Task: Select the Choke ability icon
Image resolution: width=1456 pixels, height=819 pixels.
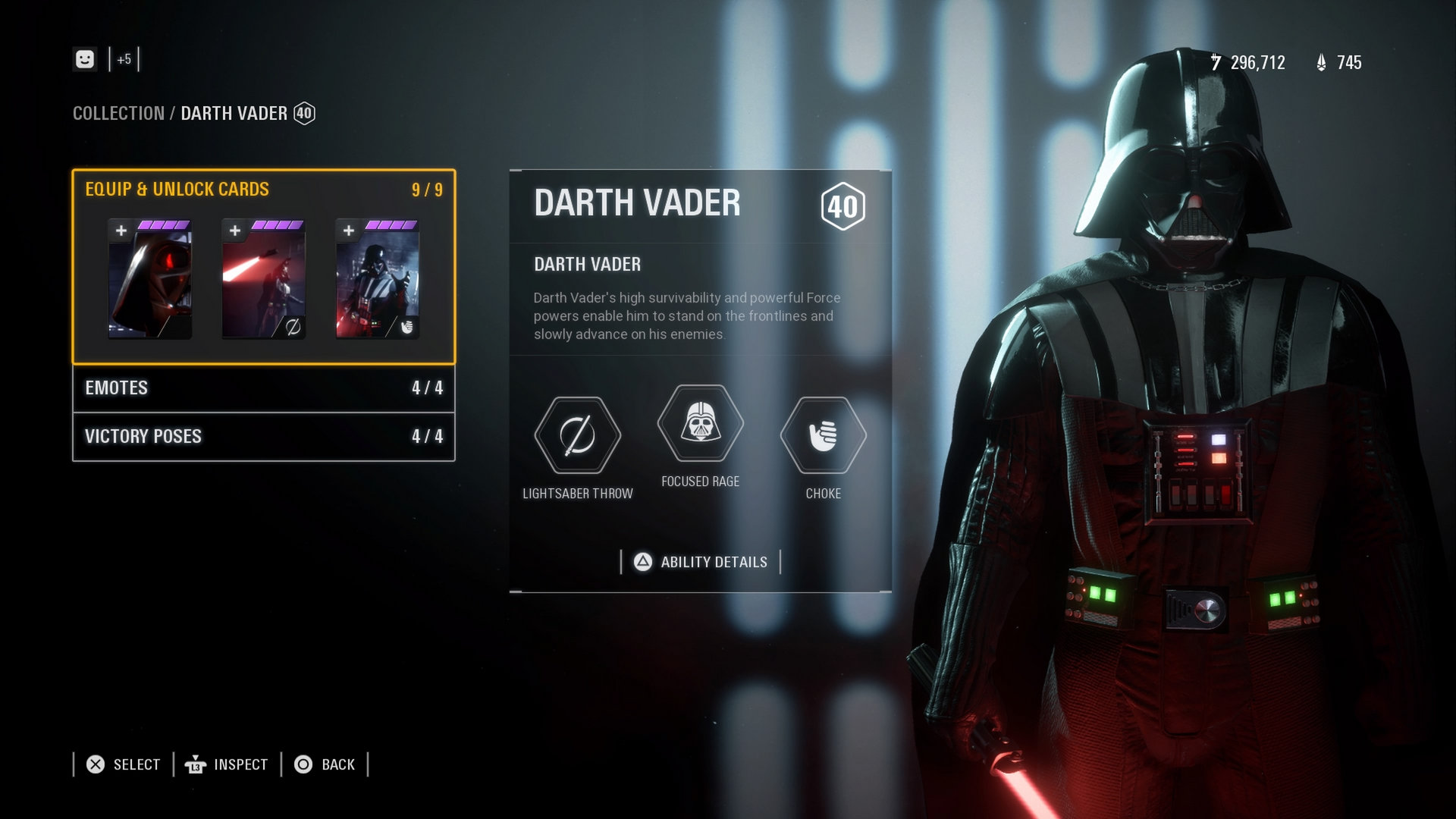Action: [x=822, y=436]
